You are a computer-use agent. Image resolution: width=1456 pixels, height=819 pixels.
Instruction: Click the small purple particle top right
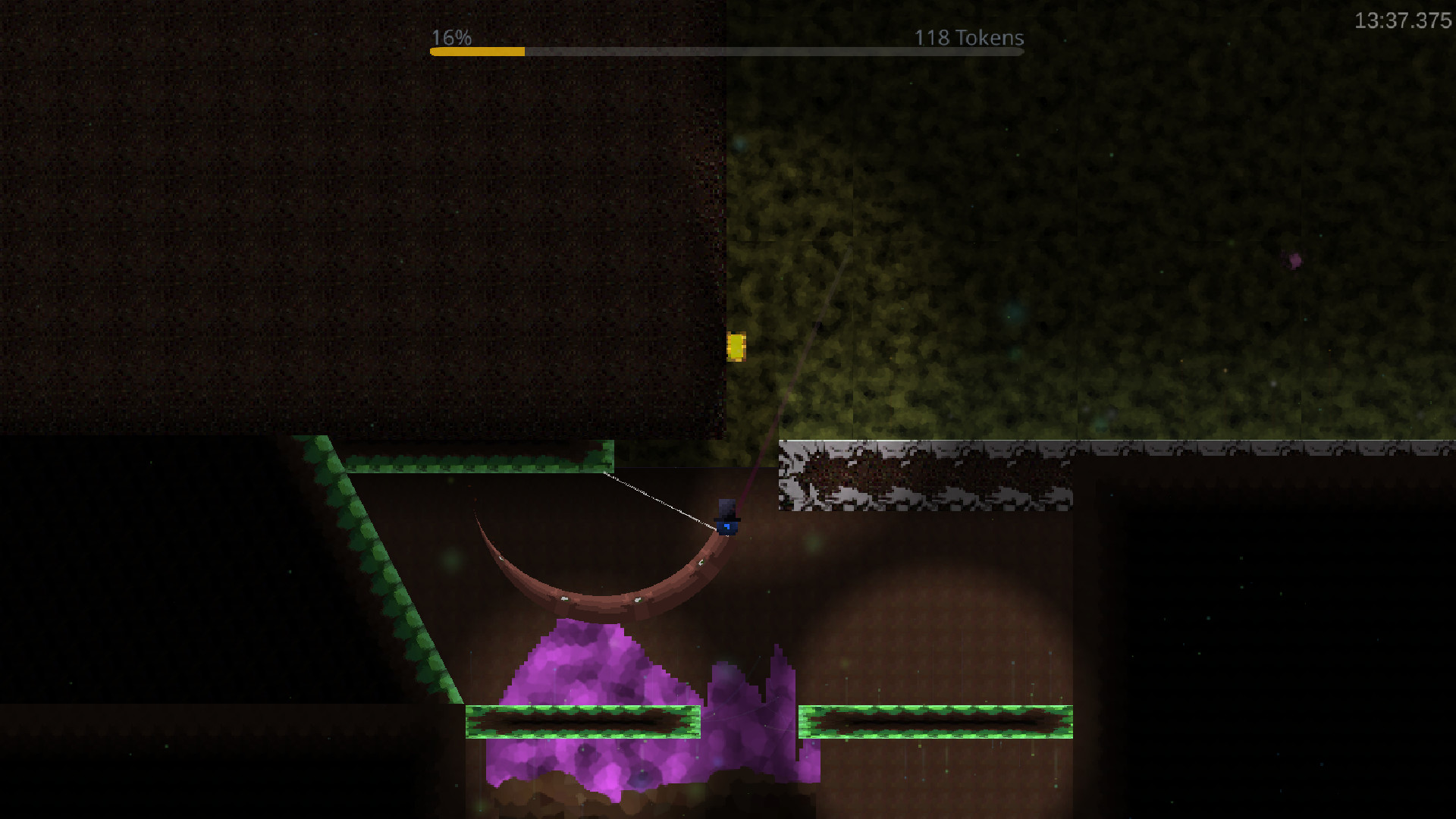click(x=1294, y=261)
